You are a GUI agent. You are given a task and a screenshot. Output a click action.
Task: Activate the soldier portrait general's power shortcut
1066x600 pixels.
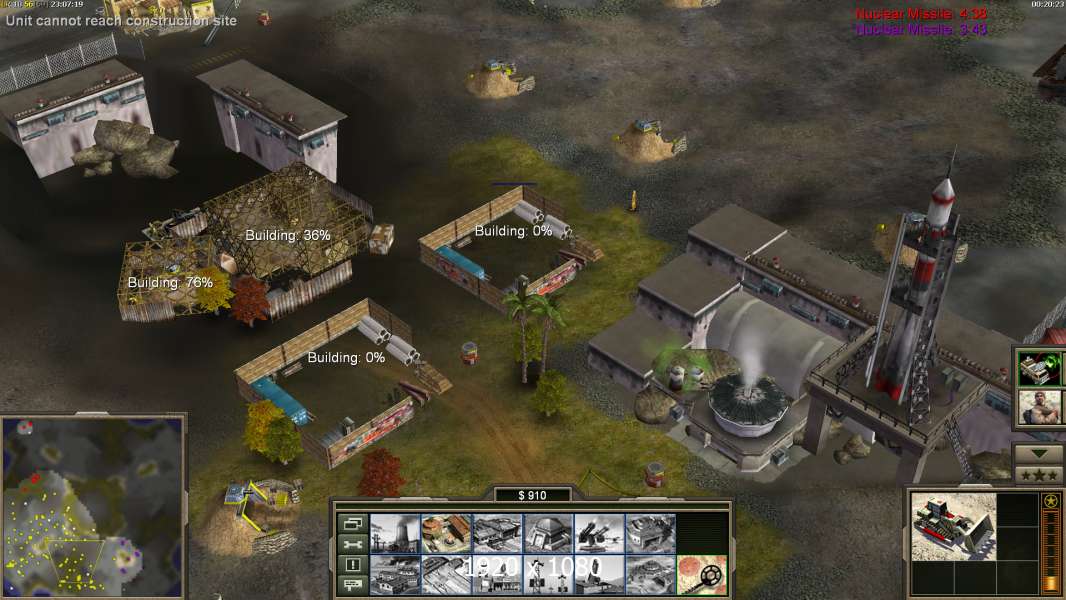point(1038,407)
